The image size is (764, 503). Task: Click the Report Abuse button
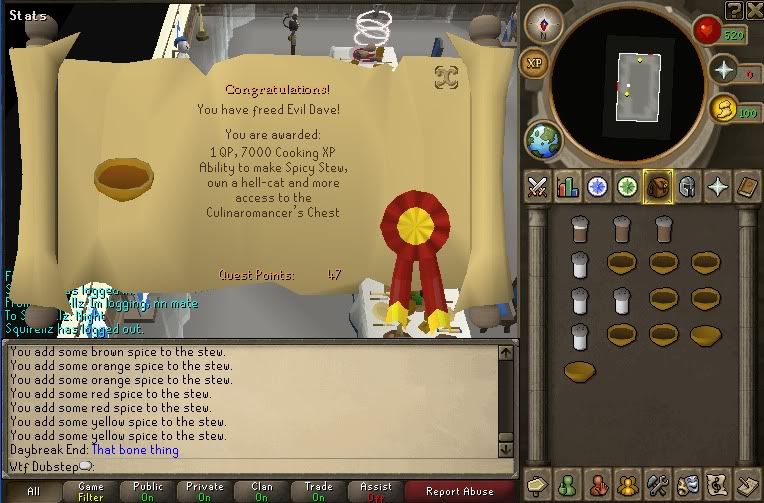pos(459,491)
